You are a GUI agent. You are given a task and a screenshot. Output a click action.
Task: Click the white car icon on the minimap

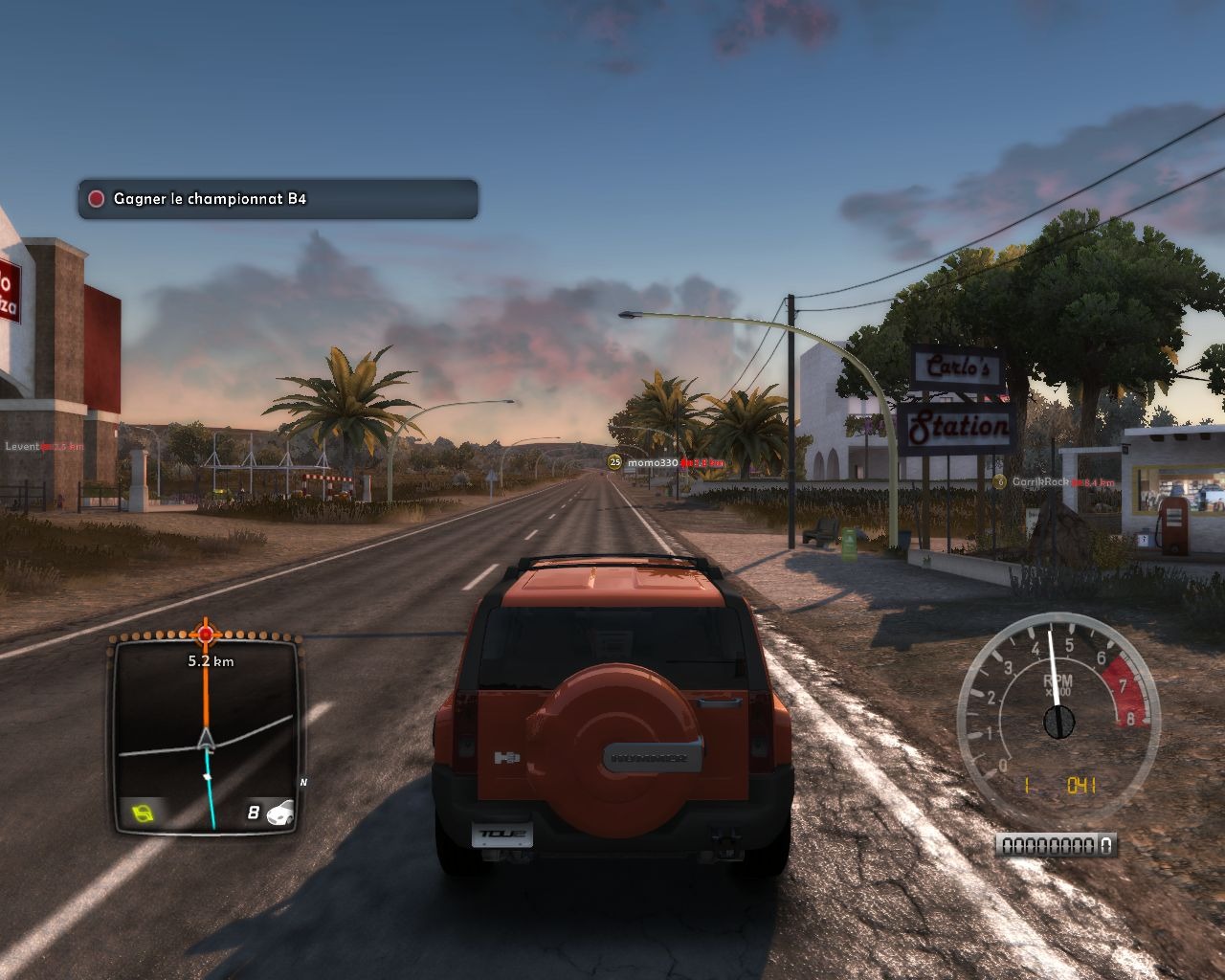coord(280,813)
